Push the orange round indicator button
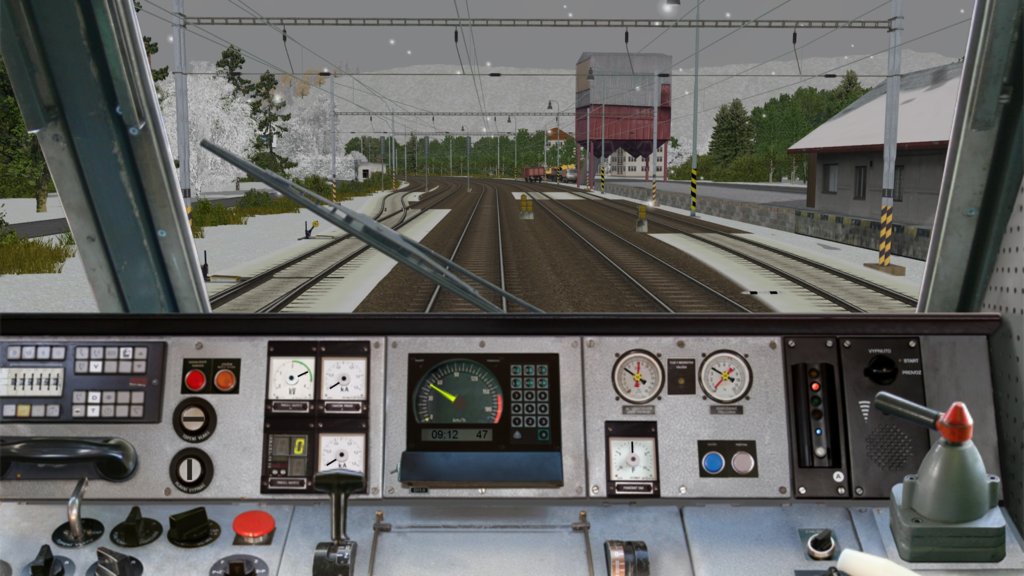This screenshot has width=1024, height=576. pyautogui.click(x=225, y=379)
